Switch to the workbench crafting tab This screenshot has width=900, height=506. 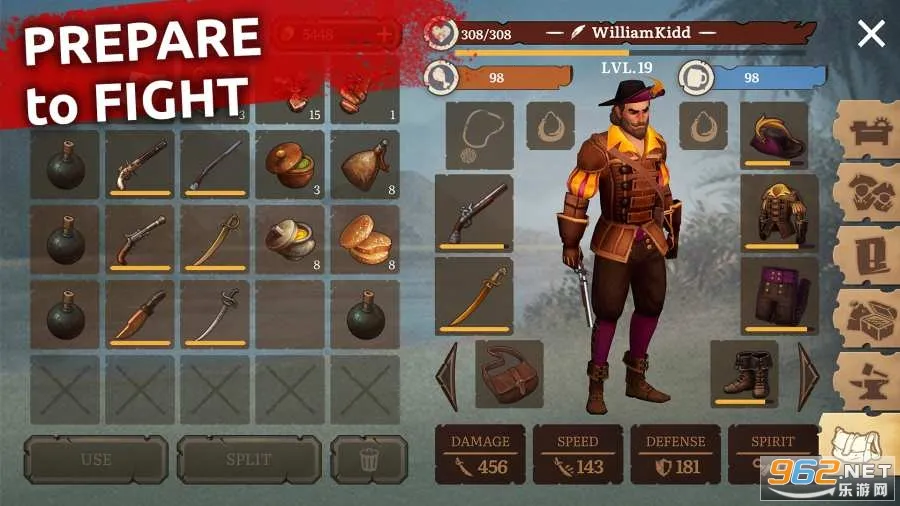pos(866,130)
